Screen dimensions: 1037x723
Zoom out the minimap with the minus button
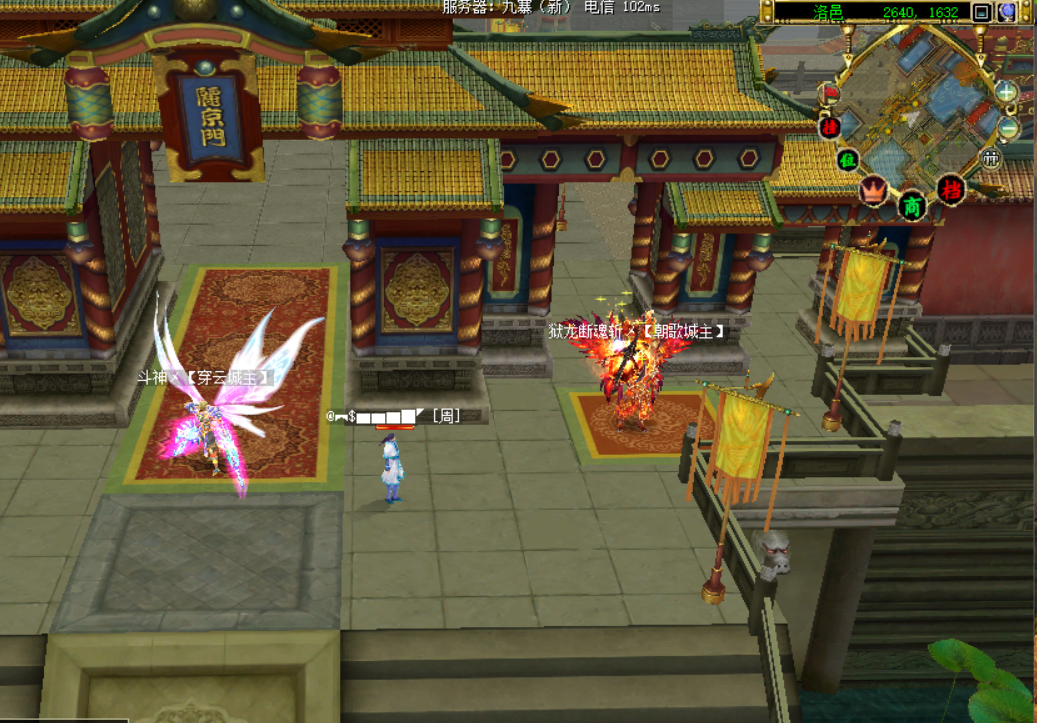pos(1008,128)
